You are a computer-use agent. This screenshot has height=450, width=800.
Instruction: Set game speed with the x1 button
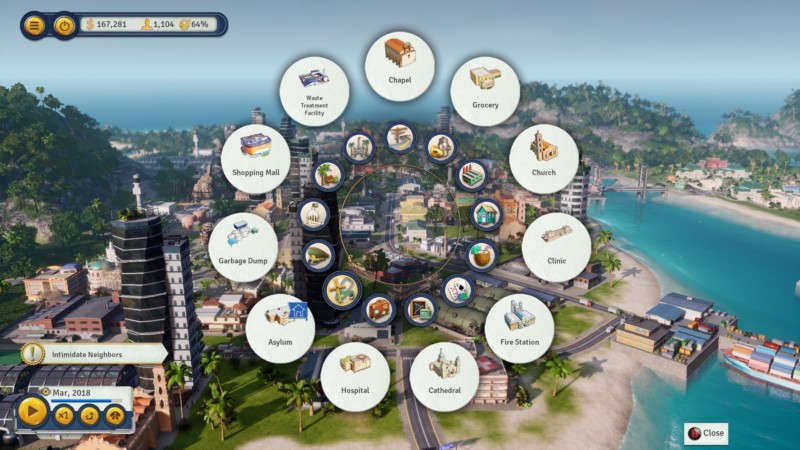pos(65,414)
